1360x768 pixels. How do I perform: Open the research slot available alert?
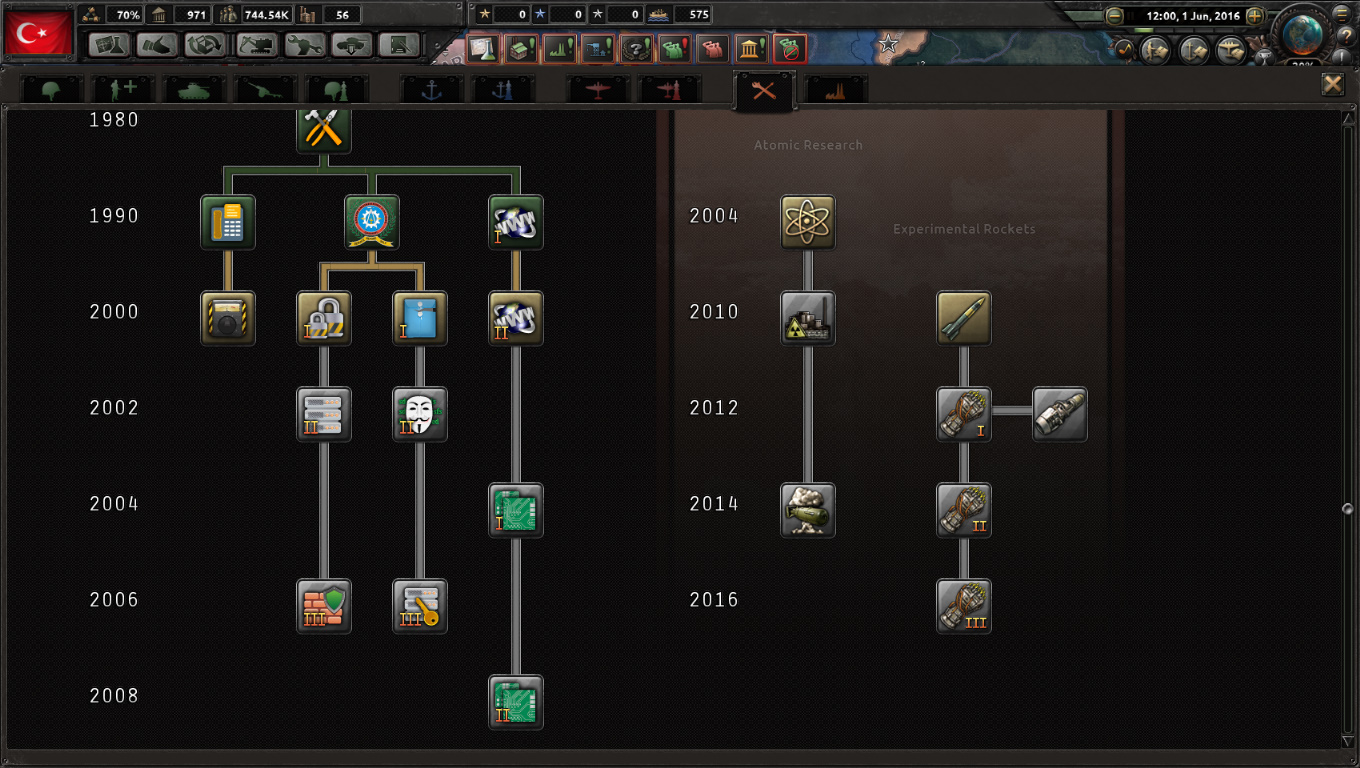483,48
